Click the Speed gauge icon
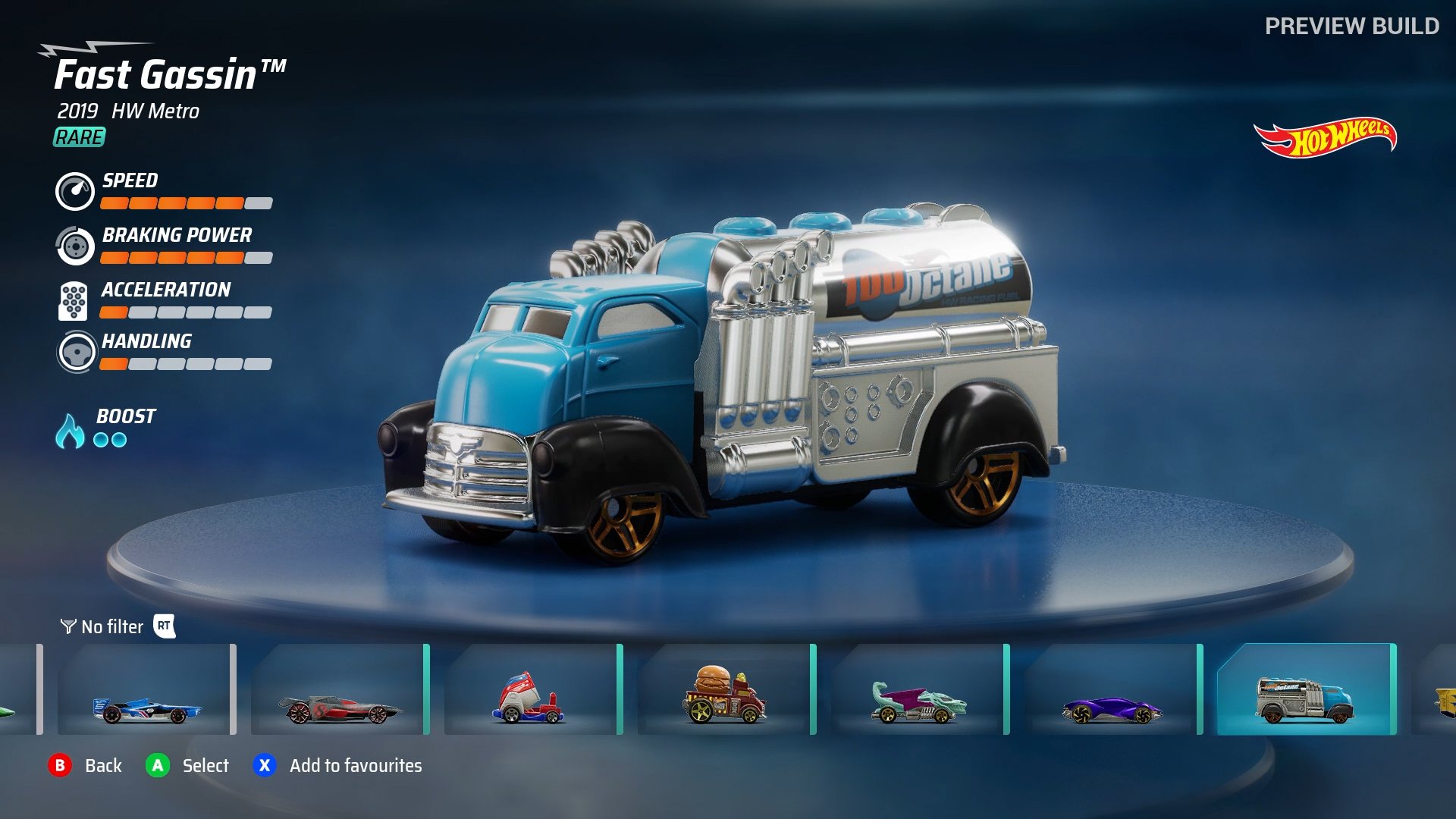The height and width of the screenshot is (819, 1456). [74, 192]
